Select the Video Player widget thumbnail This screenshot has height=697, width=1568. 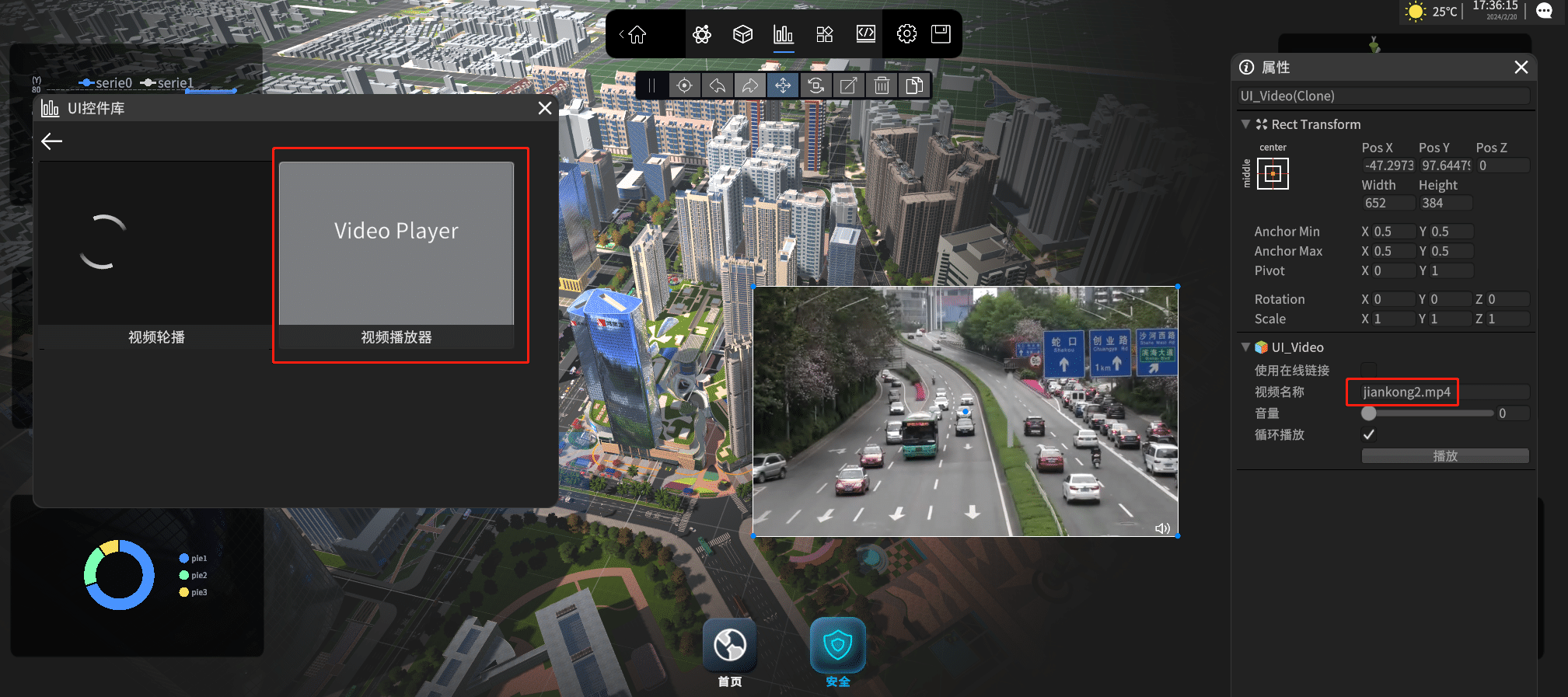pyautogui.click(x=396, y=243)
